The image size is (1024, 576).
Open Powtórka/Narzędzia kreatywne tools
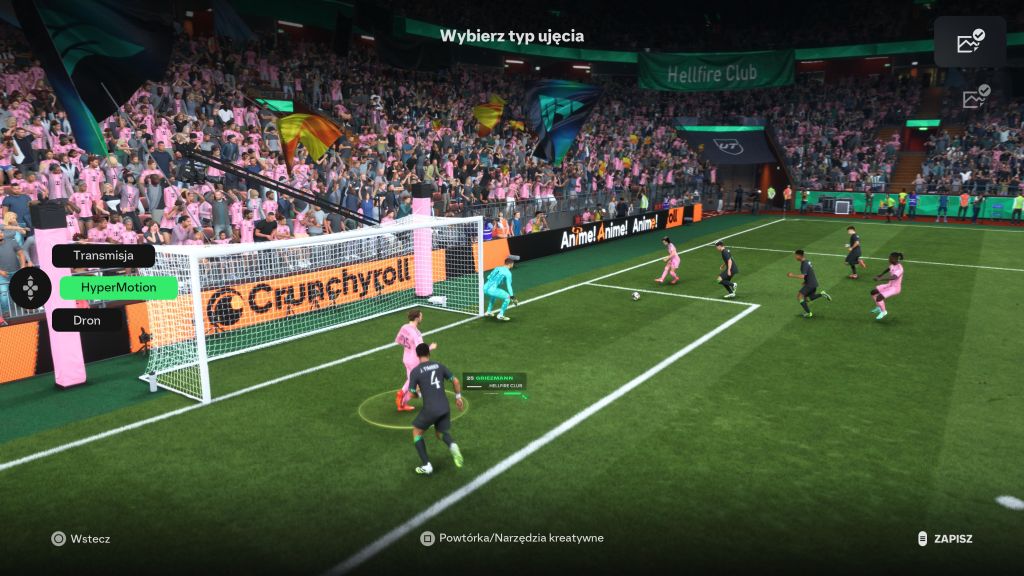coord(512,538)
